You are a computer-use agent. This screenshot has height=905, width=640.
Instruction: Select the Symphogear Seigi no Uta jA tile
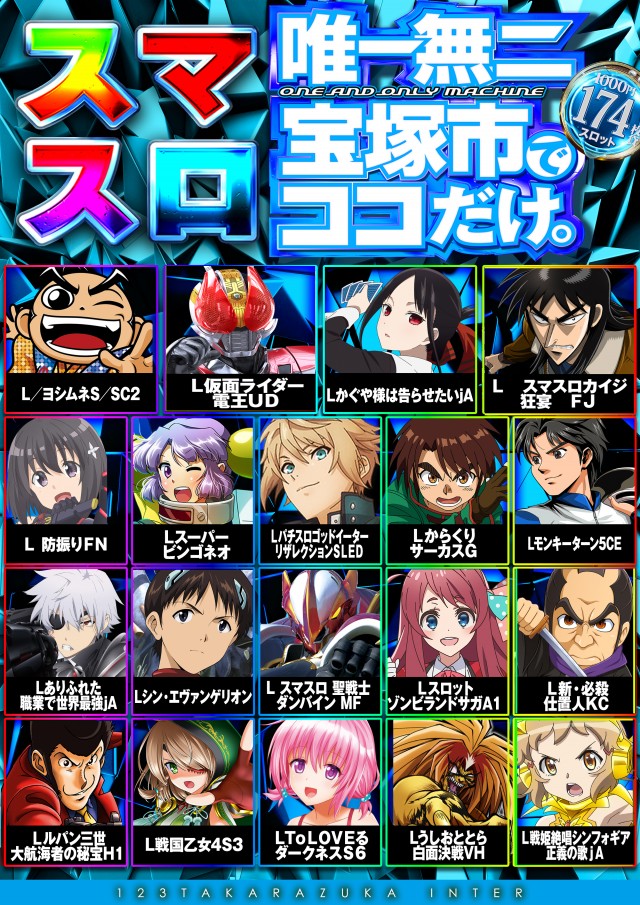[x=575, y=791]
